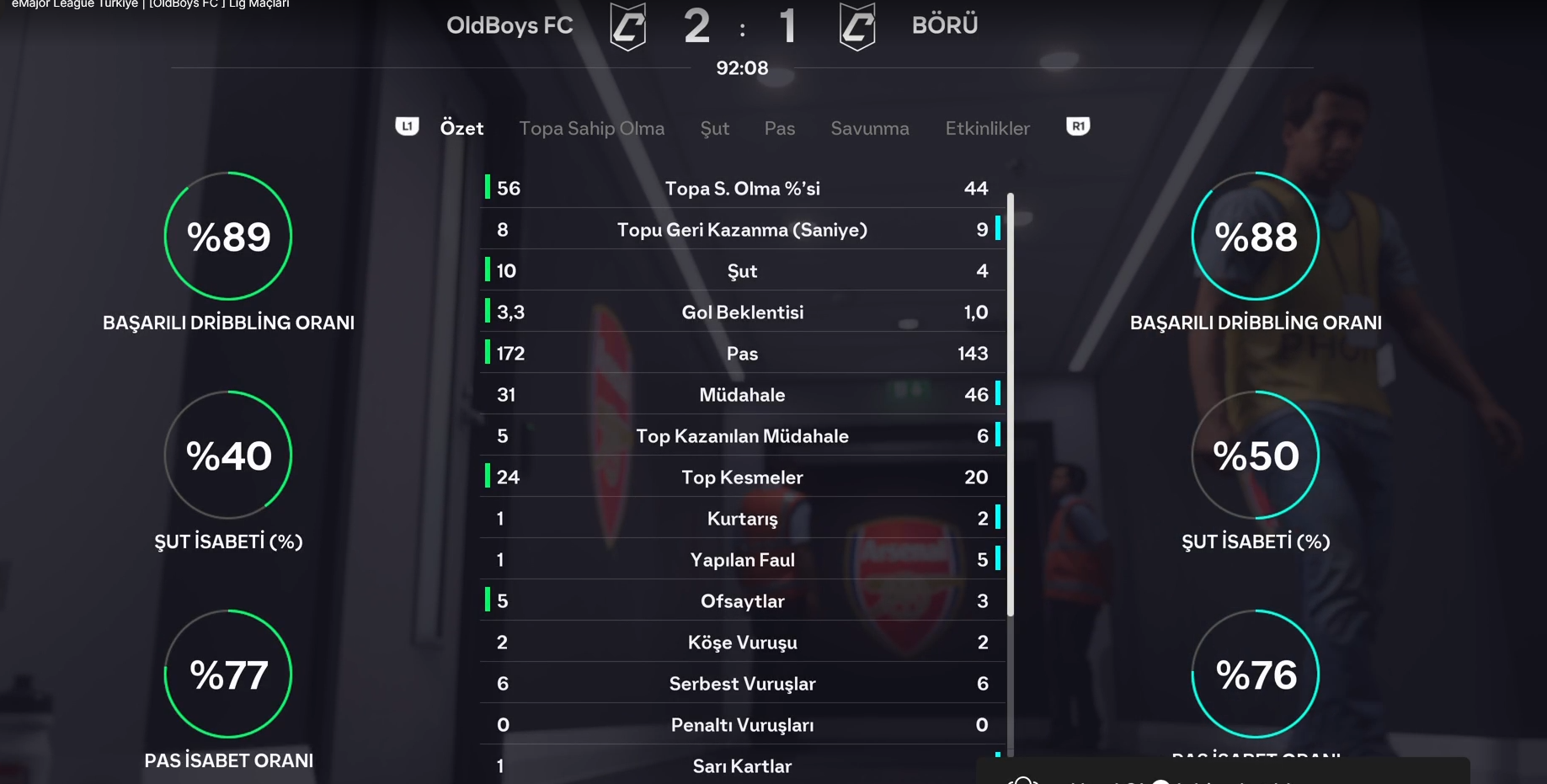Click the stats list vertical scrollbar
The width and height of the screenshot is (1547, 784).
tap(1010, 404)
